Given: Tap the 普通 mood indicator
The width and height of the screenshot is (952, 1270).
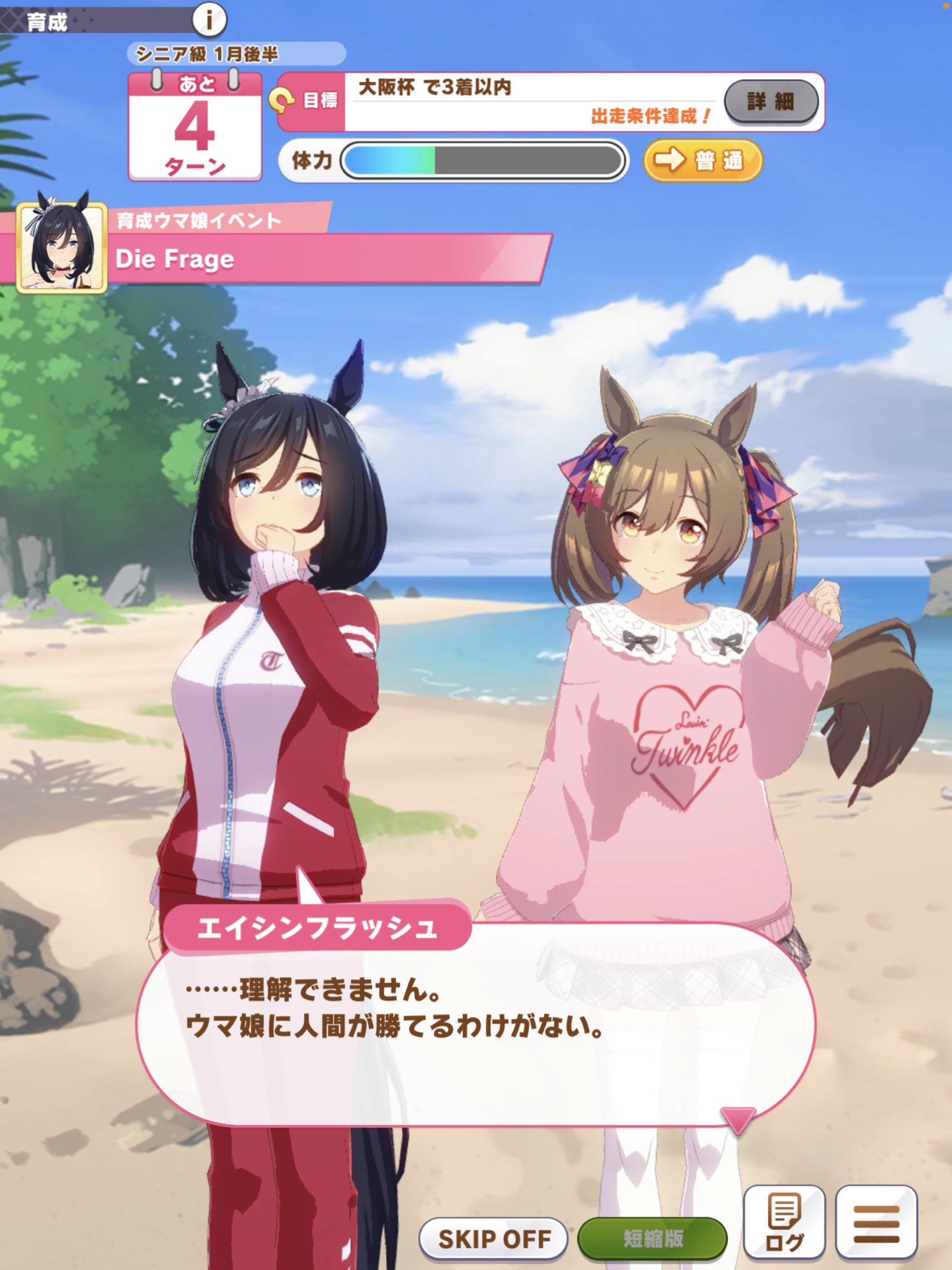Looking at the screenshot, I should [703, 161].
